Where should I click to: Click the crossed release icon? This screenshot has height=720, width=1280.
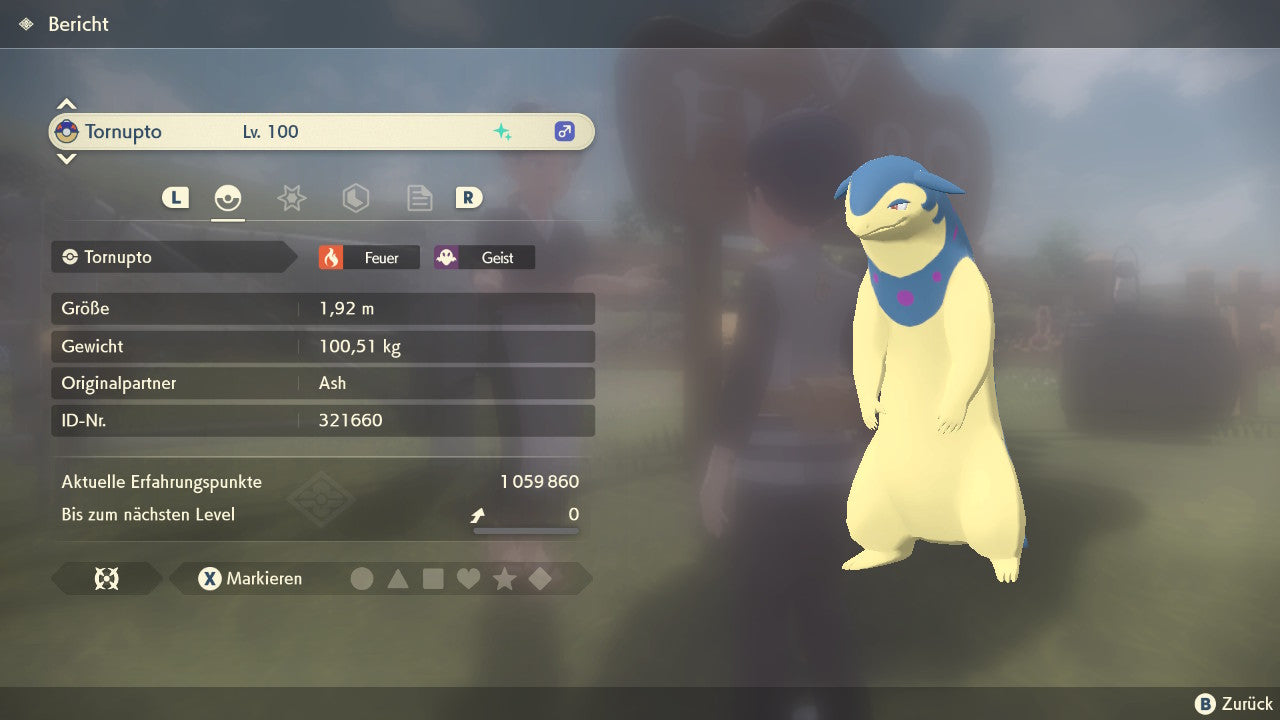tap(106, 578)
